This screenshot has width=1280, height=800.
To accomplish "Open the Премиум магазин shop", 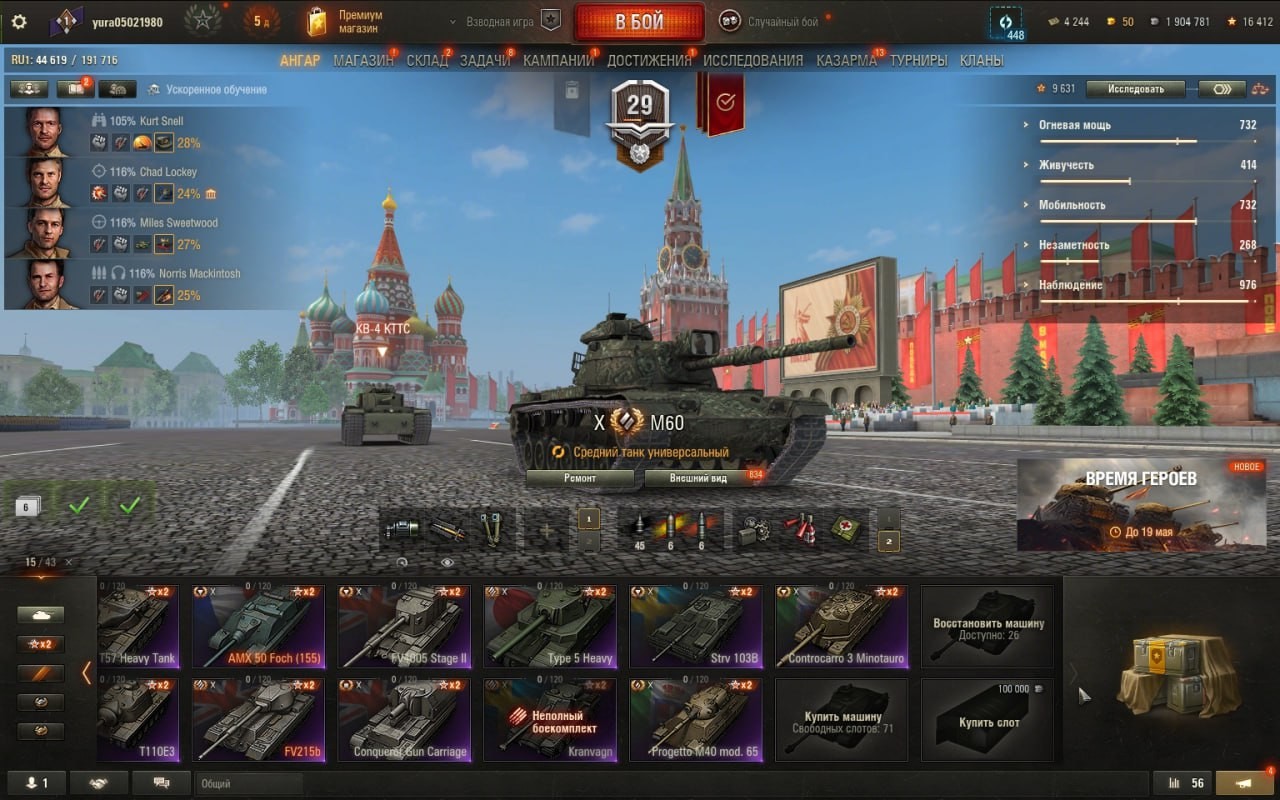I will point(346,22).
